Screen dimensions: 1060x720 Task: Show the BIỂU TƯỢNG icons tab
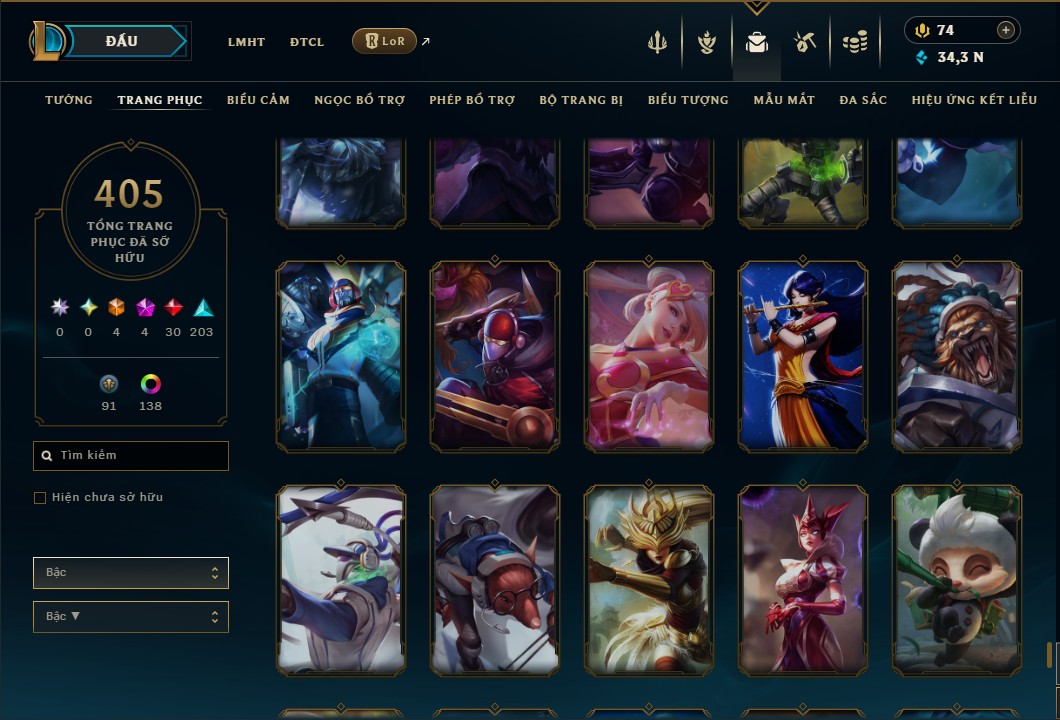688,100
